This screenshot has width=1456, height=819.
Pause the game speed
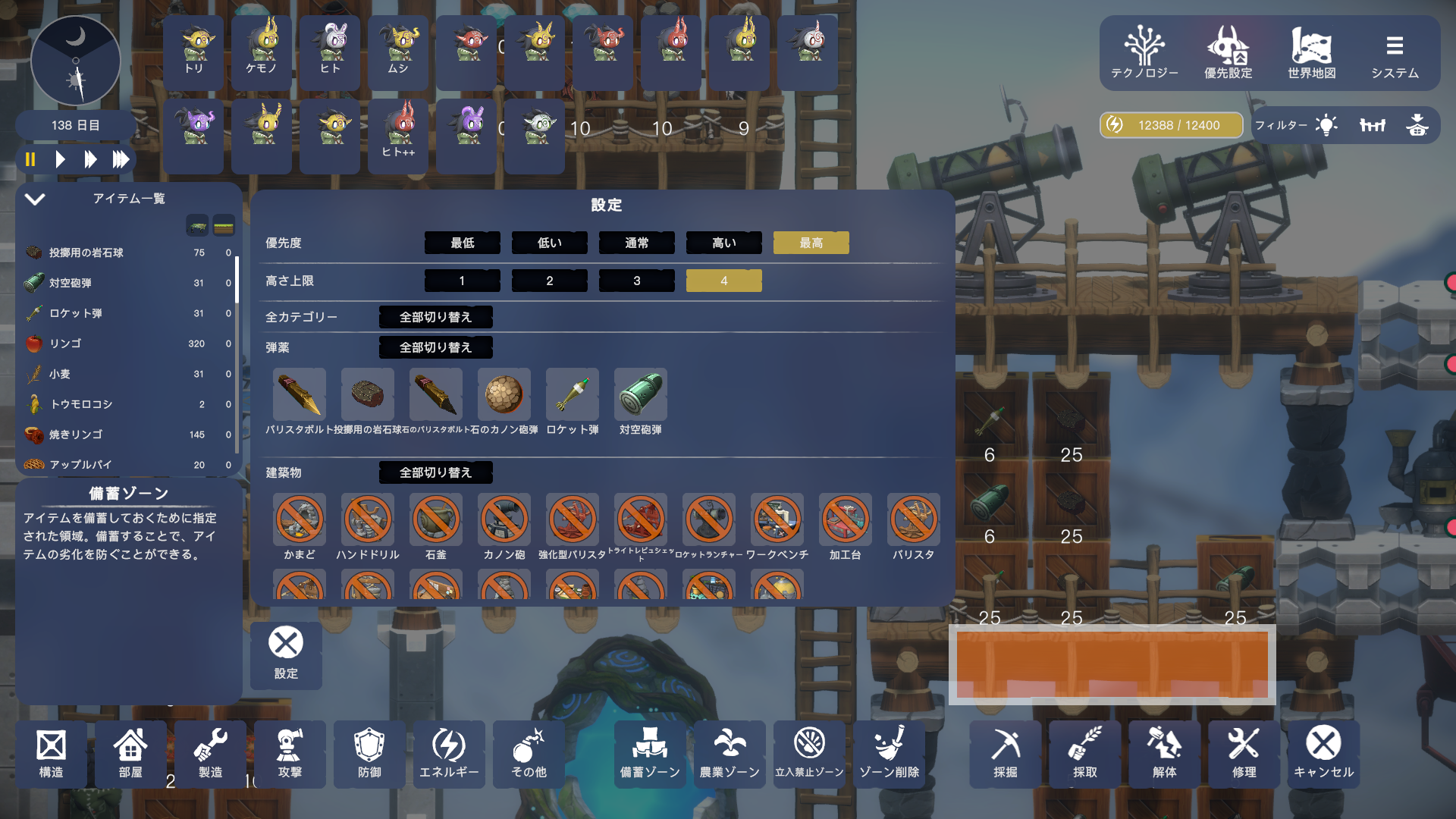30,159
